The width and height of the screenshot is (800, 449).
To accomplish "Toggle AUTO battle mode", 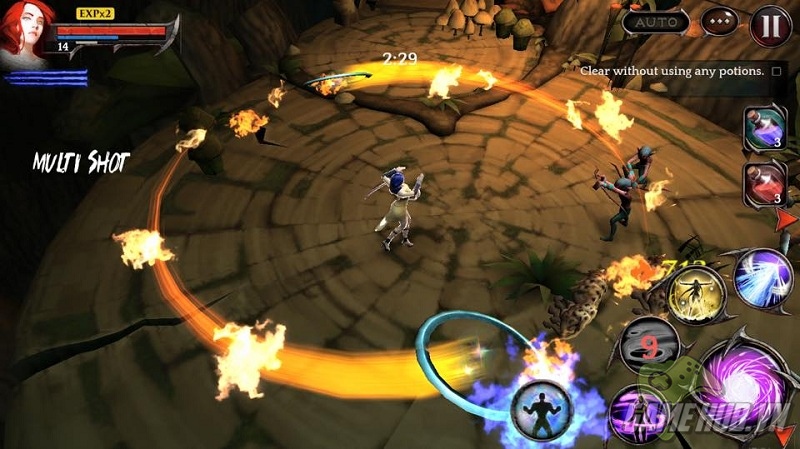I will point(655,22).
